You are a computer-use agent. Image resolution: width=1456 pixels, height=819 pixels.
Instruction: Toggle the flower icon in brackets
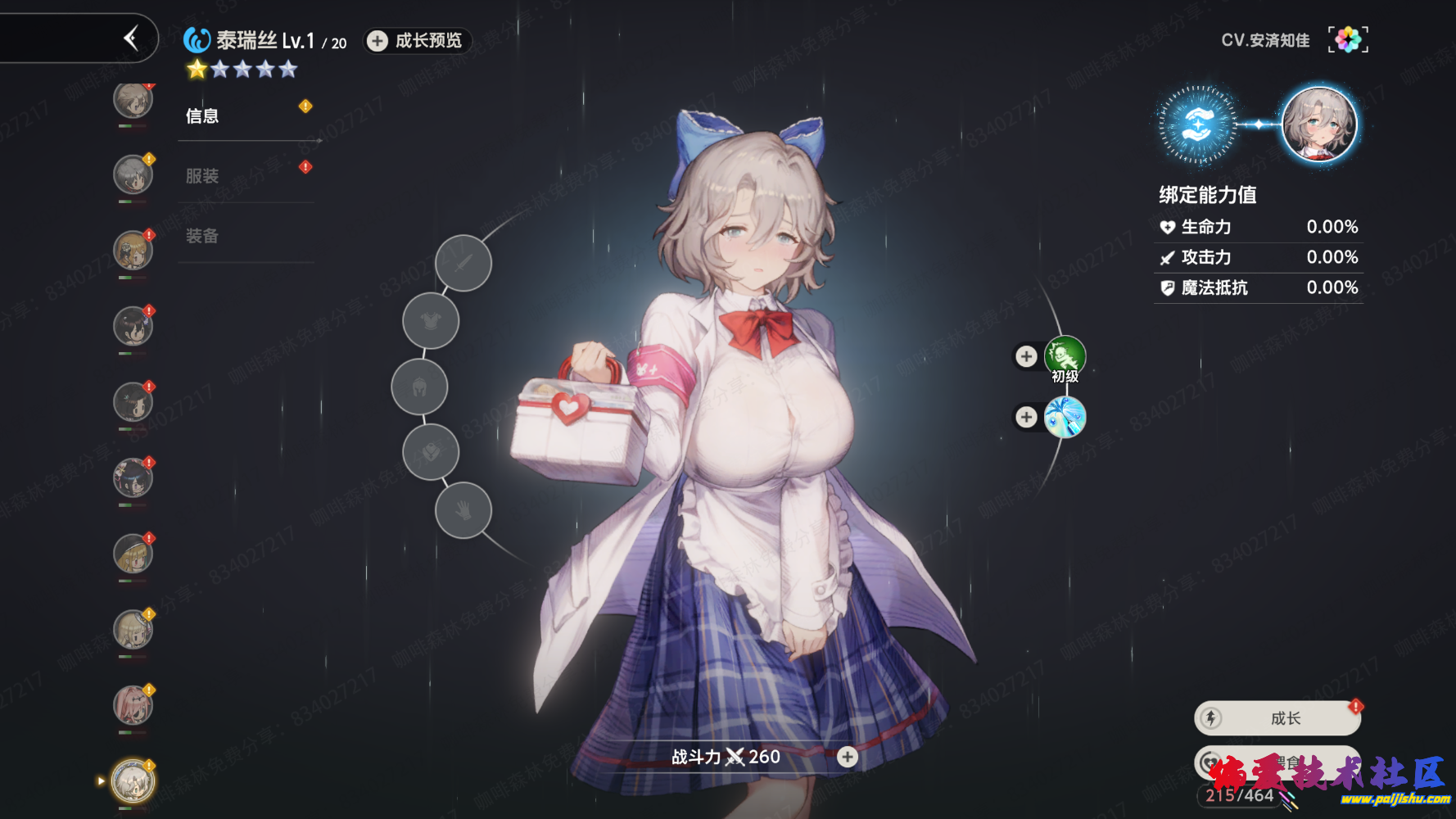(x=1348, y=39)
